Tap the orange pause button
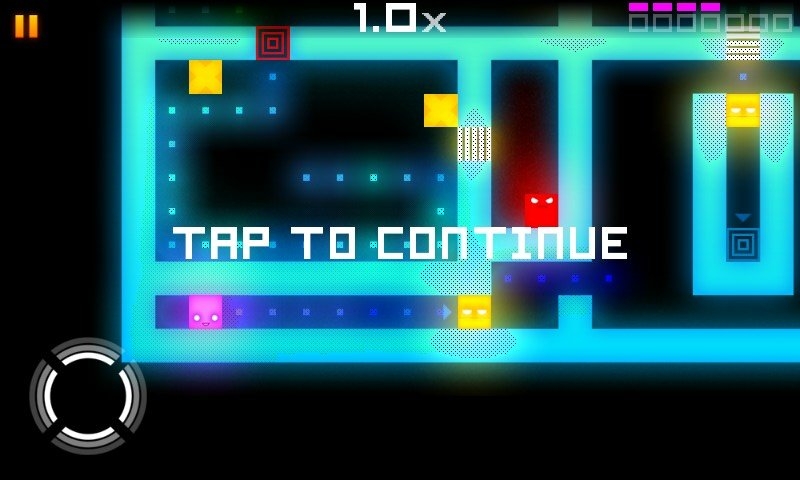The image size is (800, 480). click(27, 26)
